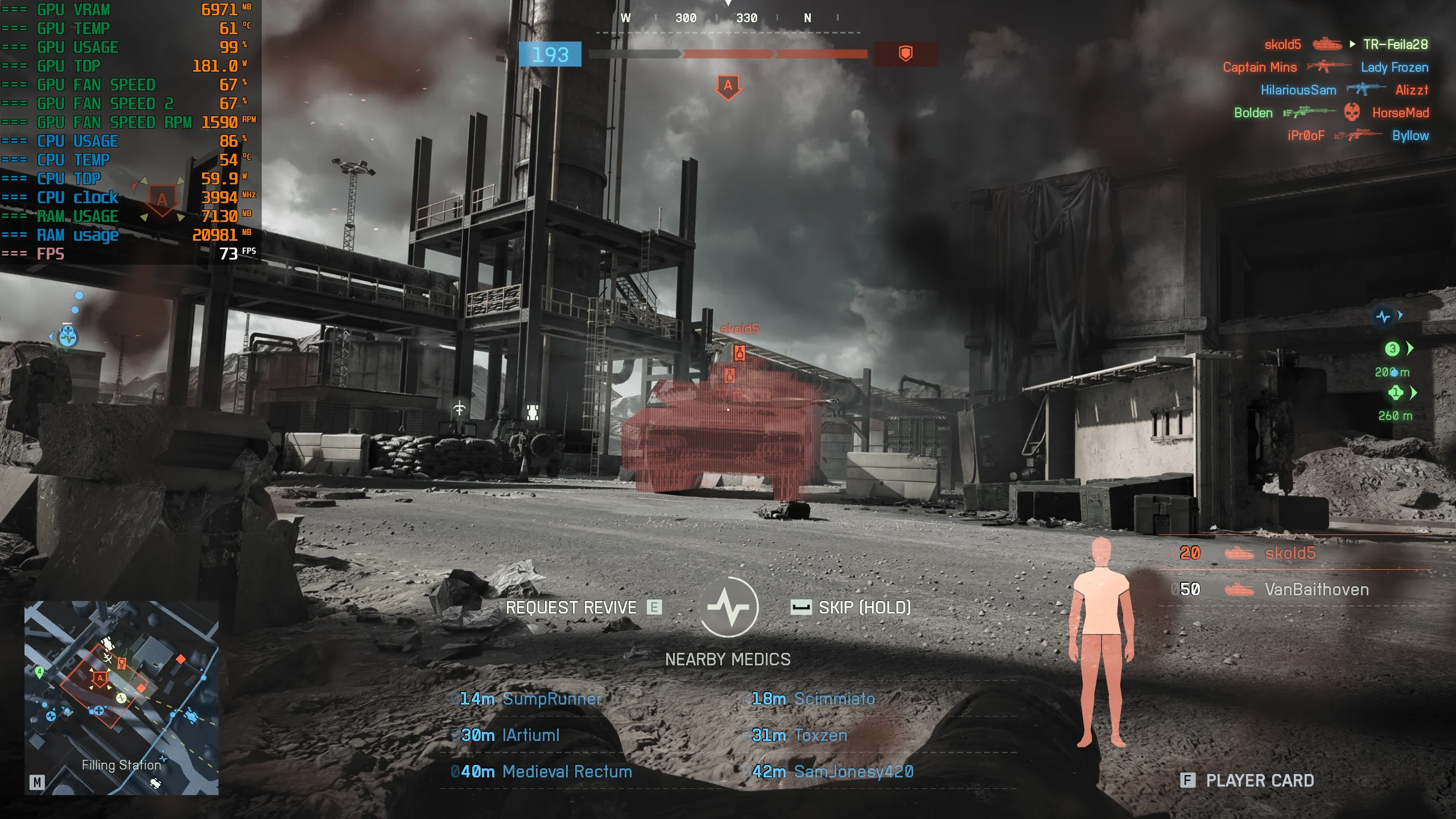Select the HorseMad kill feed entry
Viewport: 1456px width, 819px height.
(1400, 113)
